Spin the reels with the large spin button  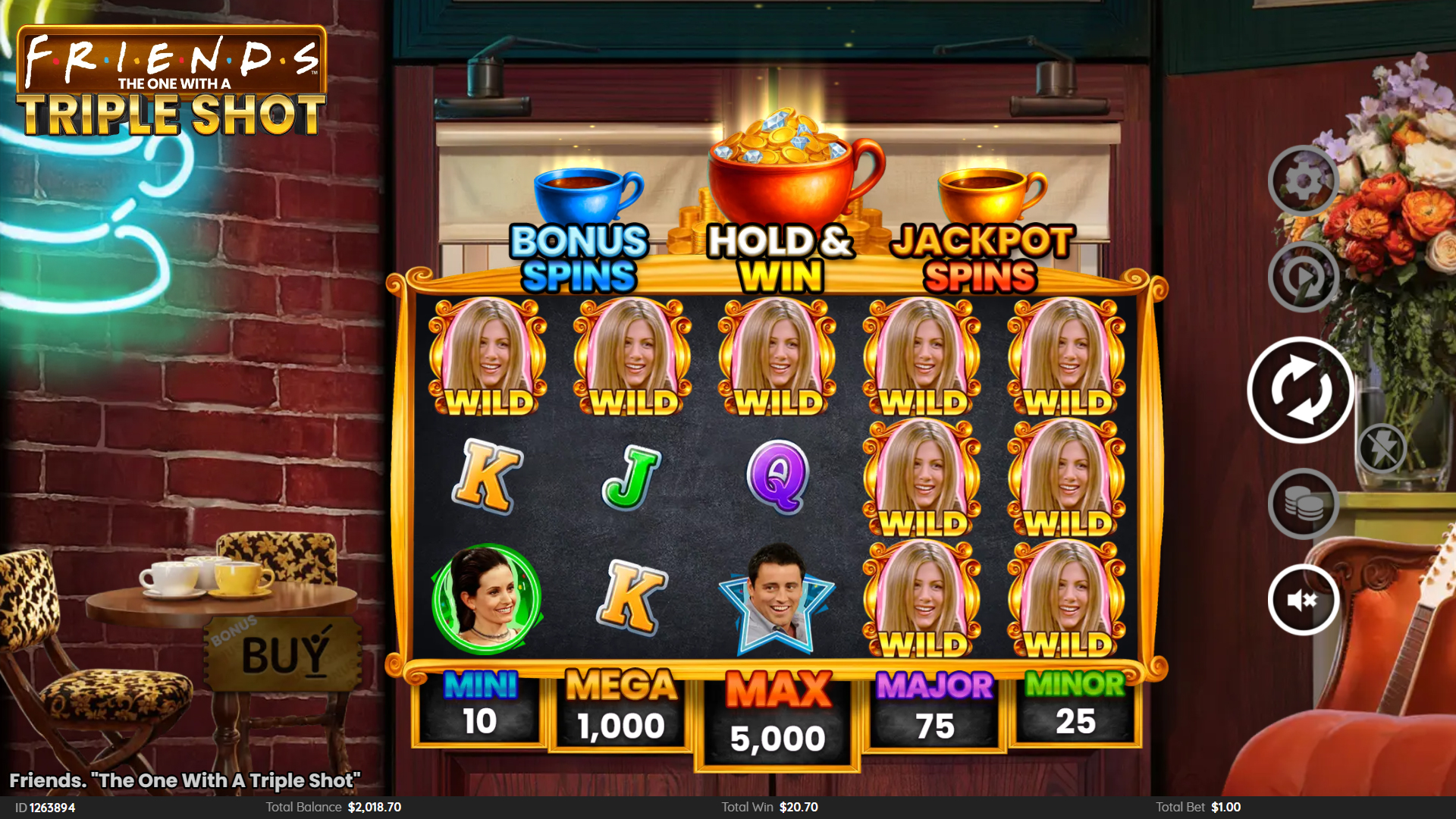point(1301,390)
